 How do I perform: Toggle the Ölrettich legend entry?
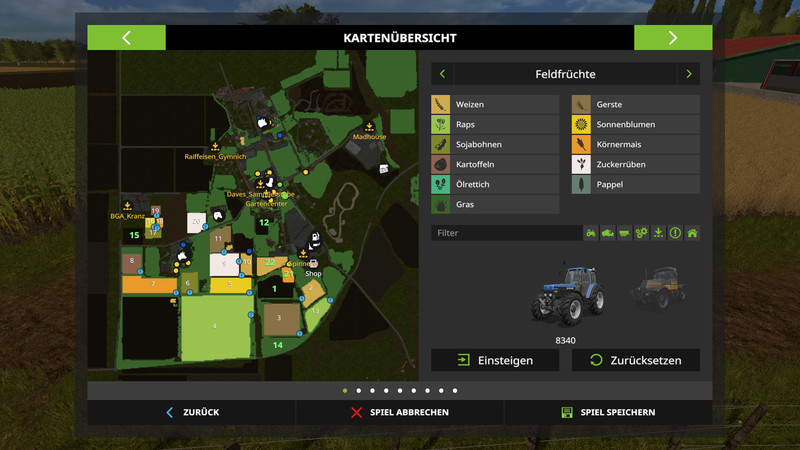(x=495, y=185)
